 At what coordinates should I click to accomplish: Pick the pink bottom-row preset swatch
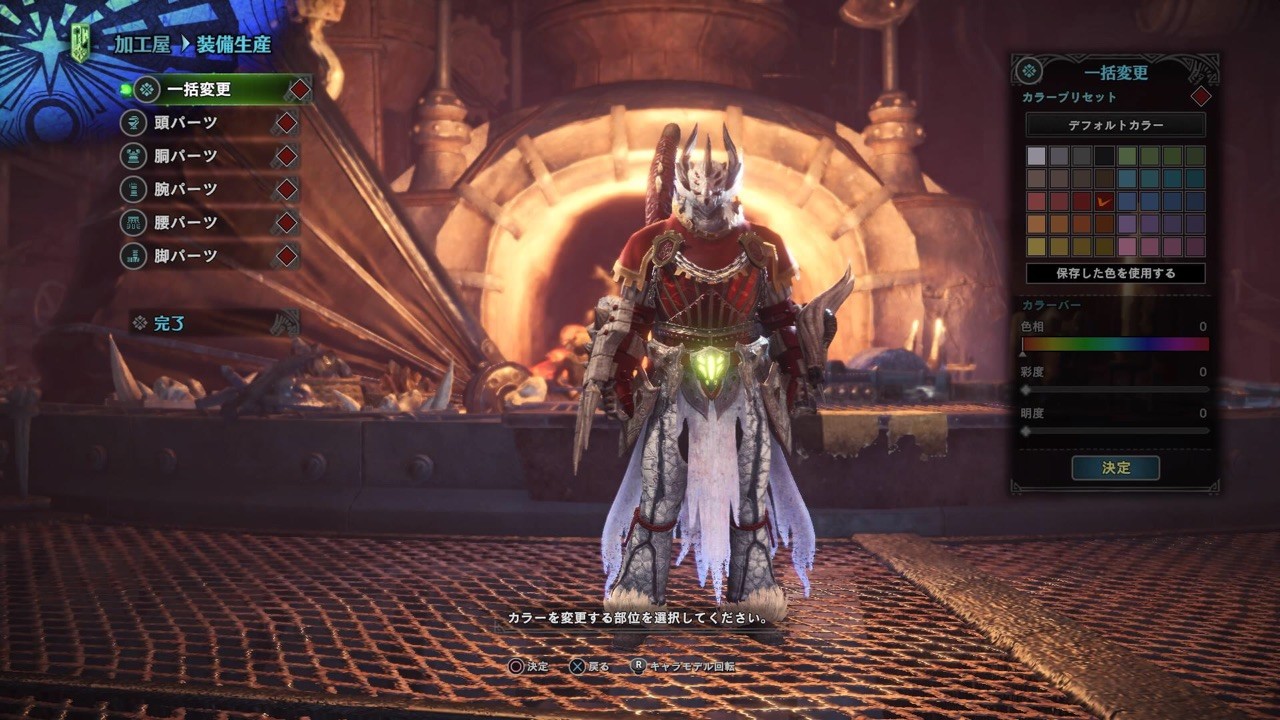coord(1127,246)
